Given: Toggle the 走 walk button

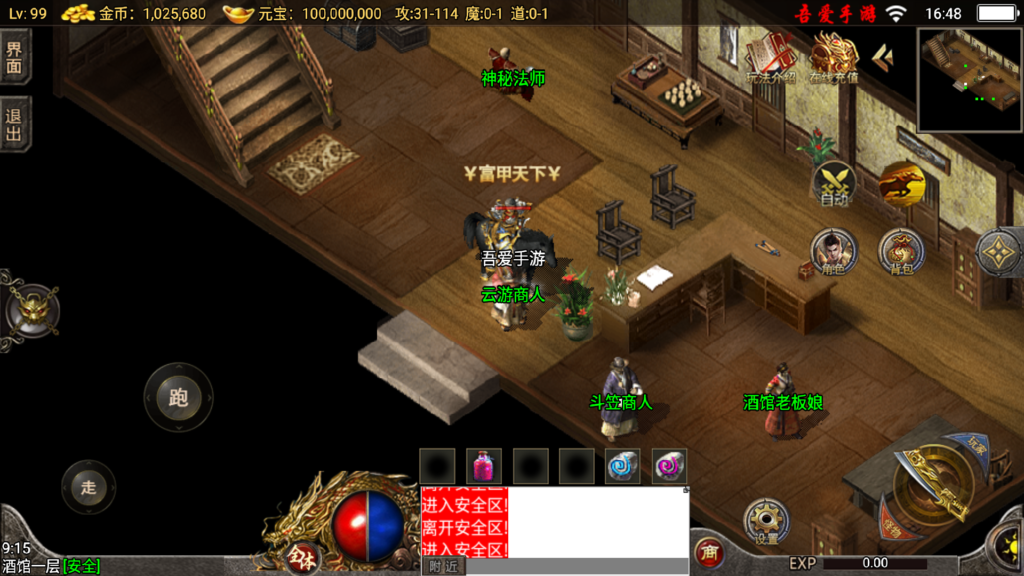Looking at the screenshot, I should point(88,487).
